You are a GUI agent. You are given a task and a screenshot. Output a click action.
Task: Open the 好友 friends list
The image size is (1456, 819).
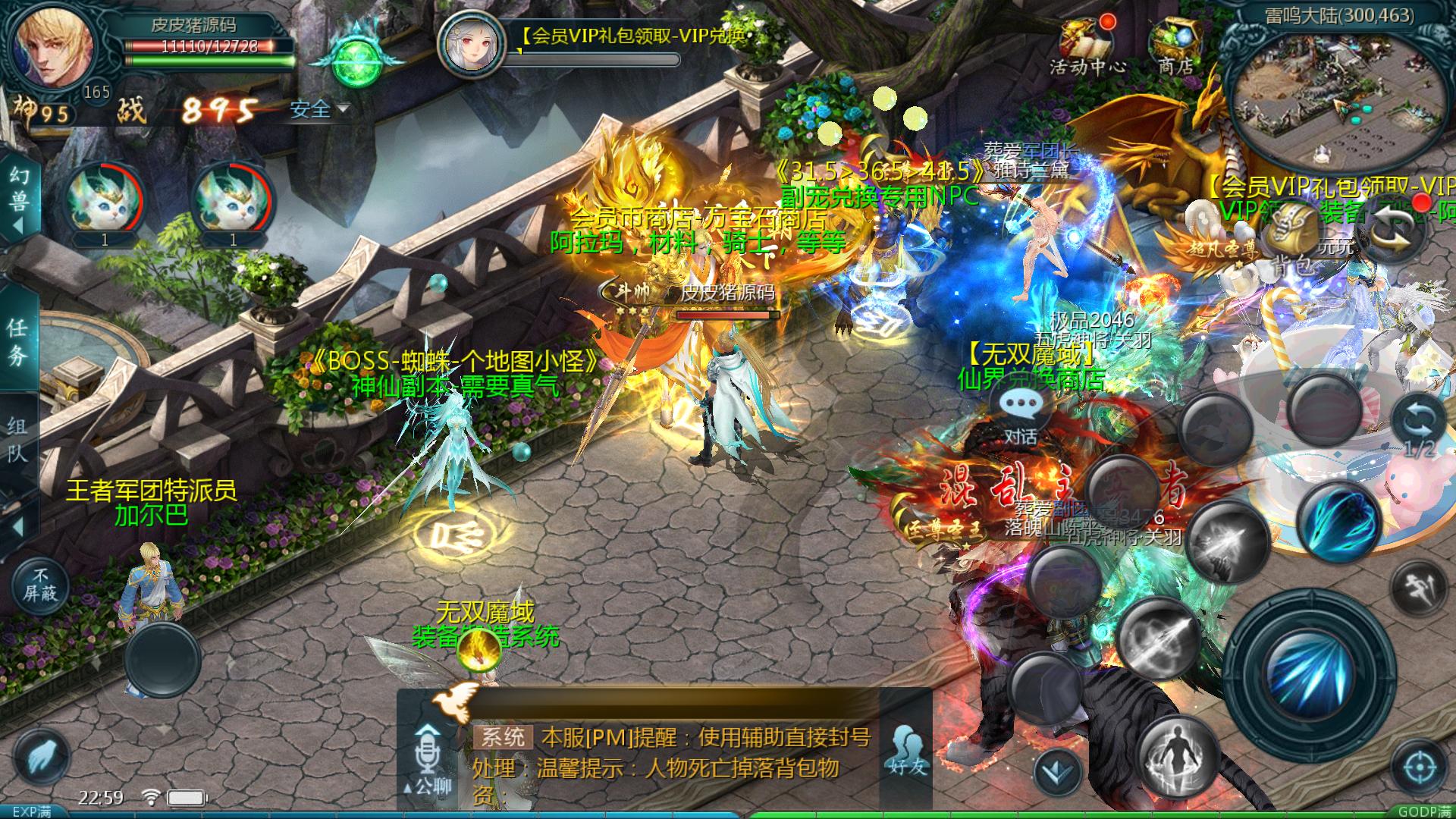click(908, 749)
